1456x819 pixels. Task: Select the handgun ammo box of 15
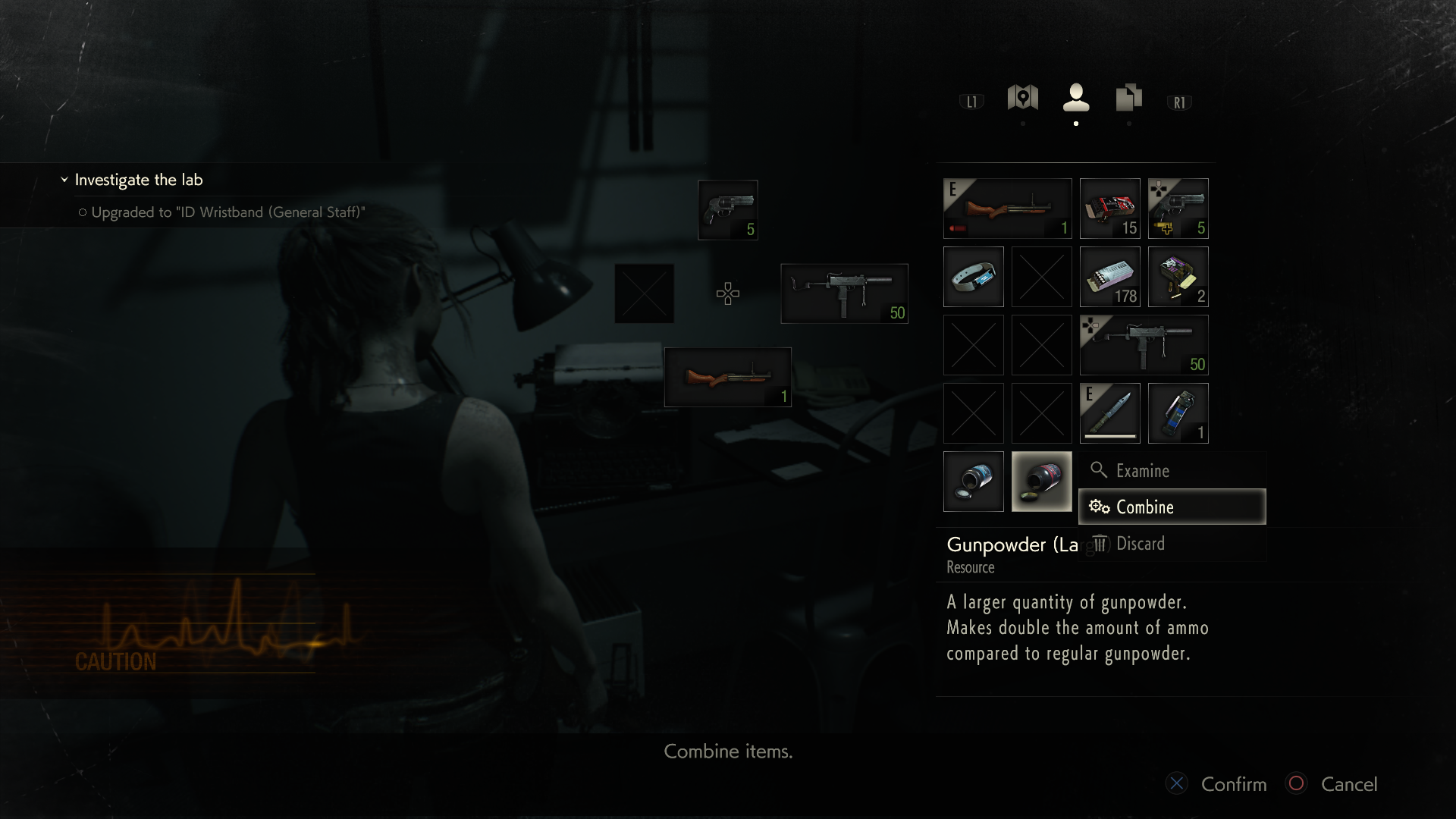coord(1109,209)
